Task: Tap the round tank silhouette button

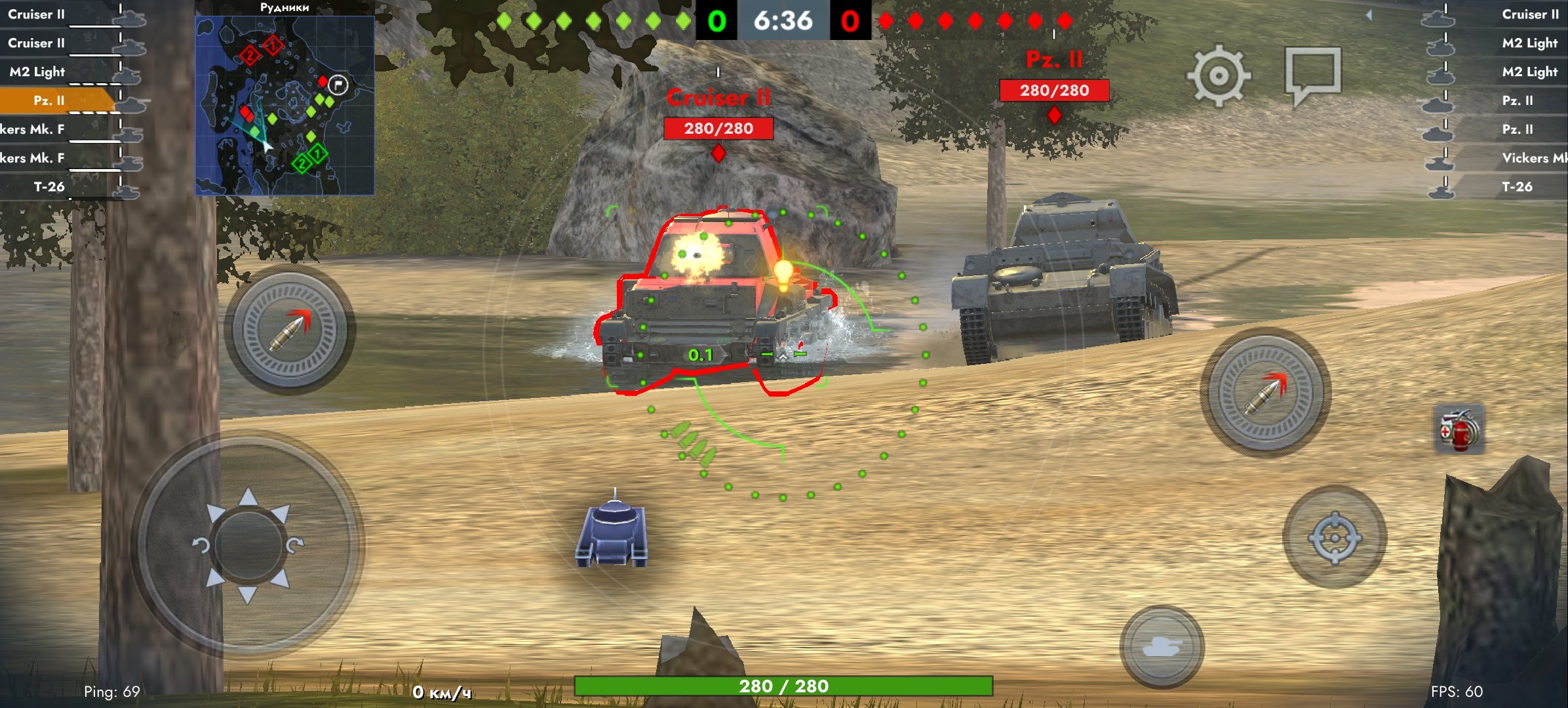Action: click(x=1162, y=646)
